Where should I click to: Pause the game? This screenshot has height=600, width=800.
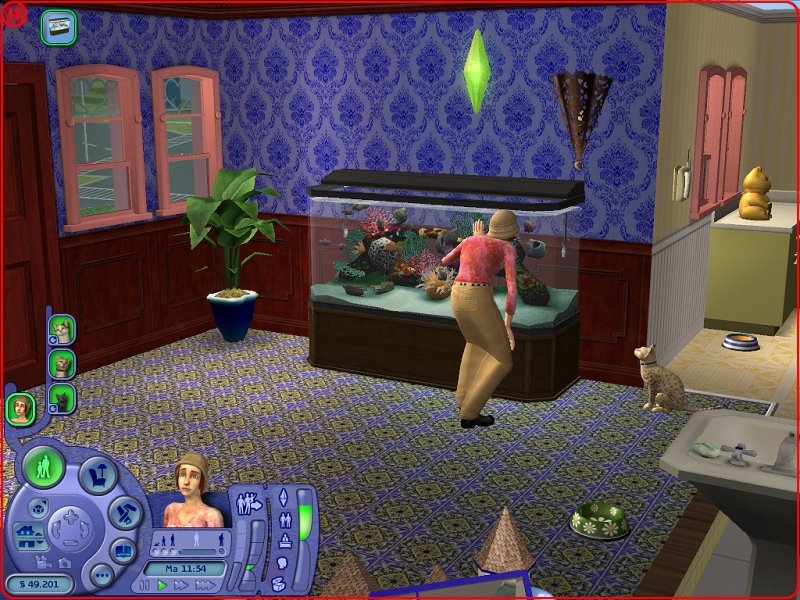pyautogui.click(x=144, y=585)
